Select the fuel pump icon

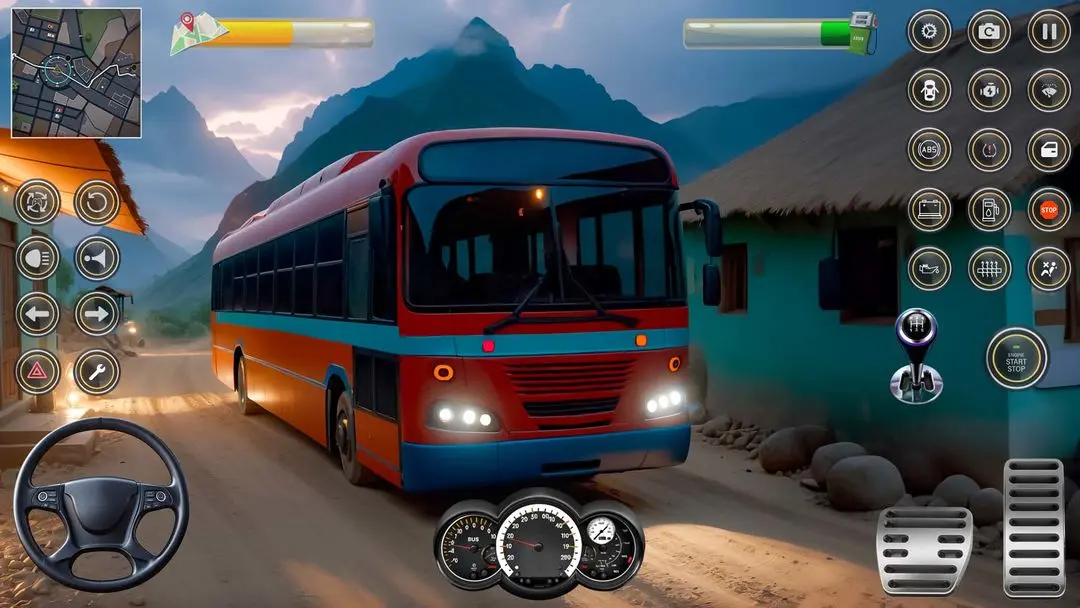click(989, 209)
